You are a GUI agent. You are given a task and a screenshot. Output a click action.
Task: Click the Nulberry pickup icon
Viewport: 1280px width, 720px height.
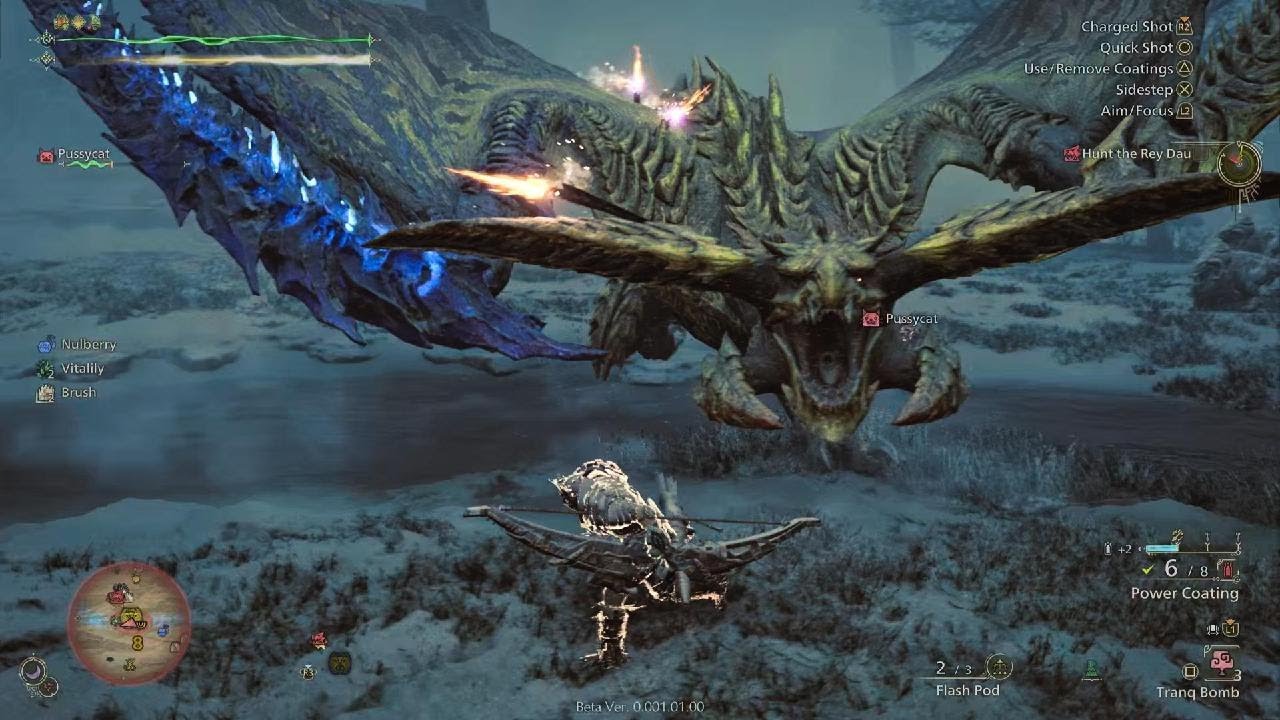pyautogui.click(x=45, y=344)
